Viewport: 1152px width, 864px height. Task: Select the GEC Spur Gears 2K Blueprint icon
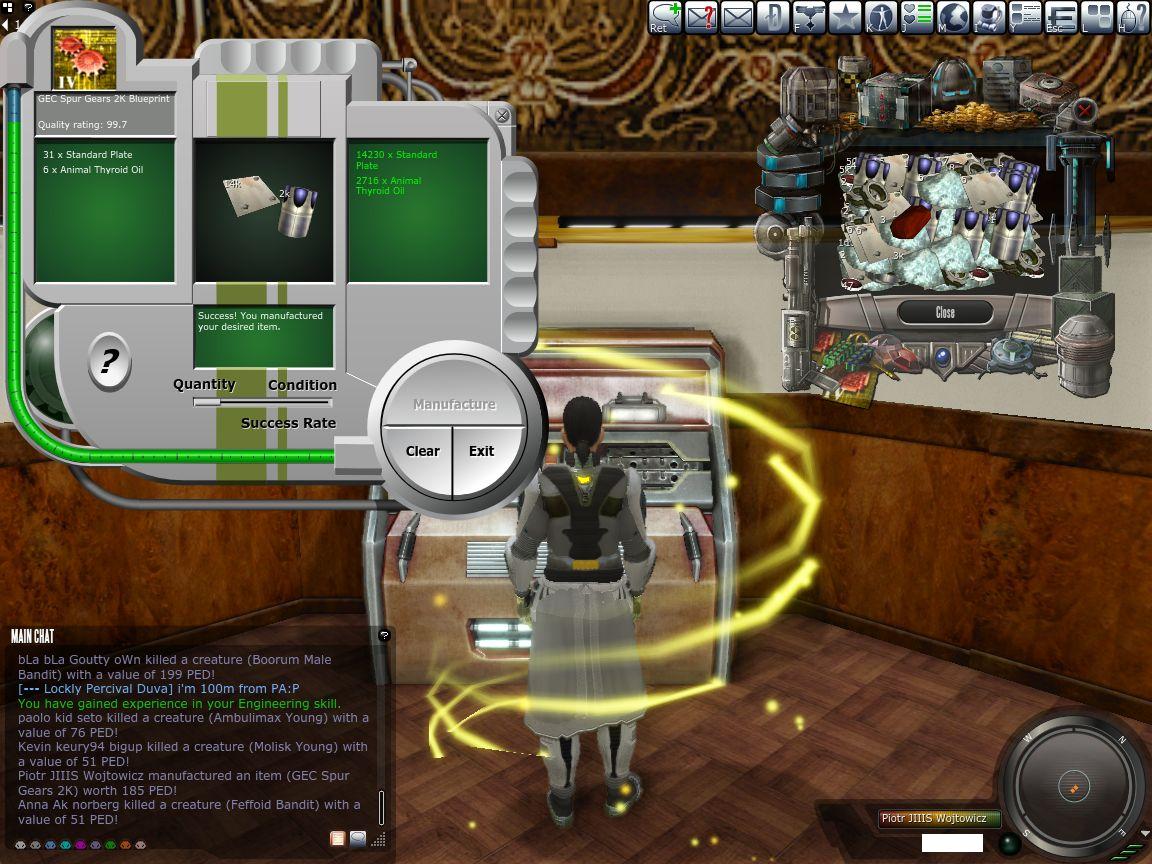(84, 59)
